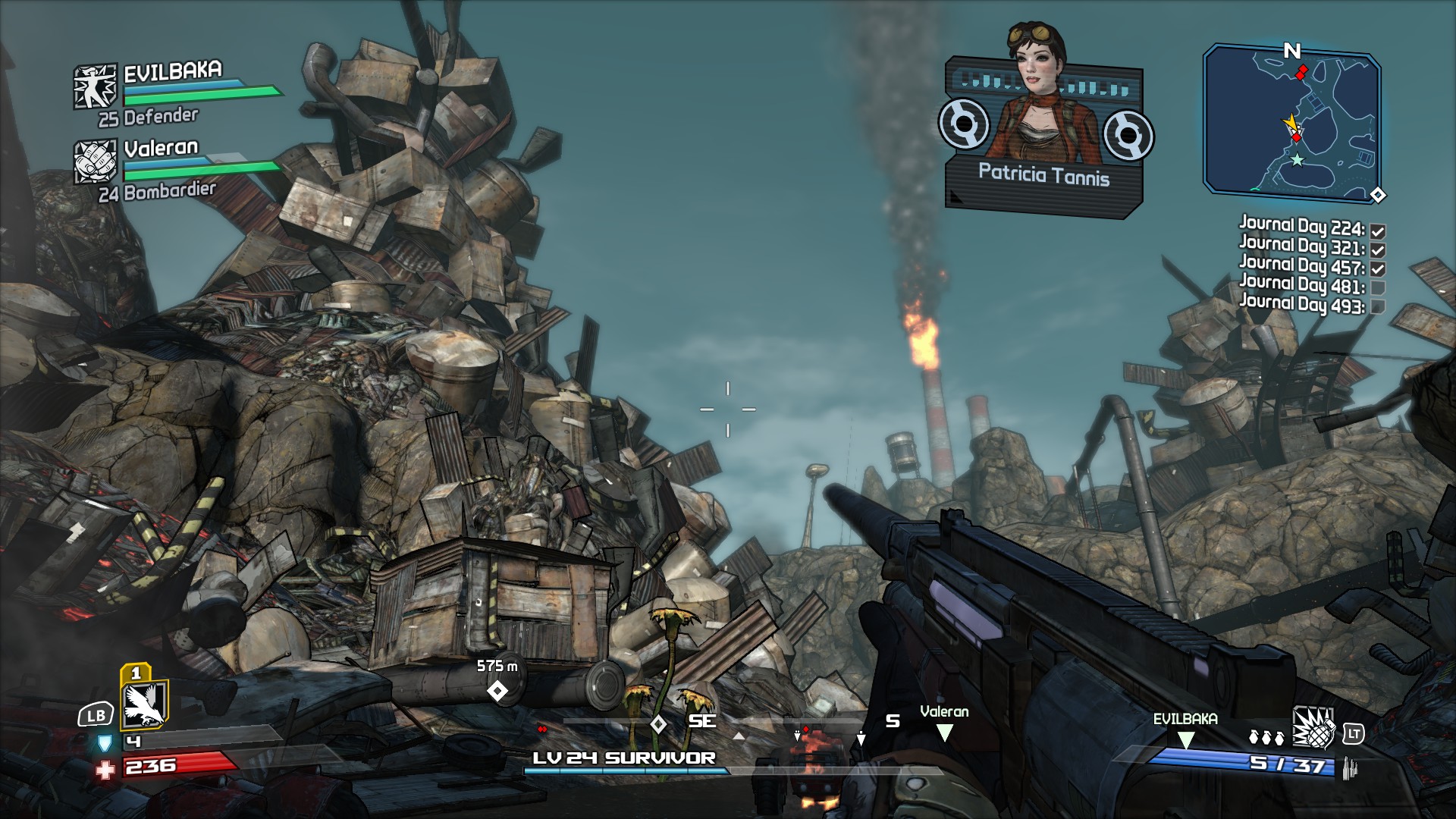
Task: Click the Journal Day 457 checkbox
Action: click(x=1378, y=268)
